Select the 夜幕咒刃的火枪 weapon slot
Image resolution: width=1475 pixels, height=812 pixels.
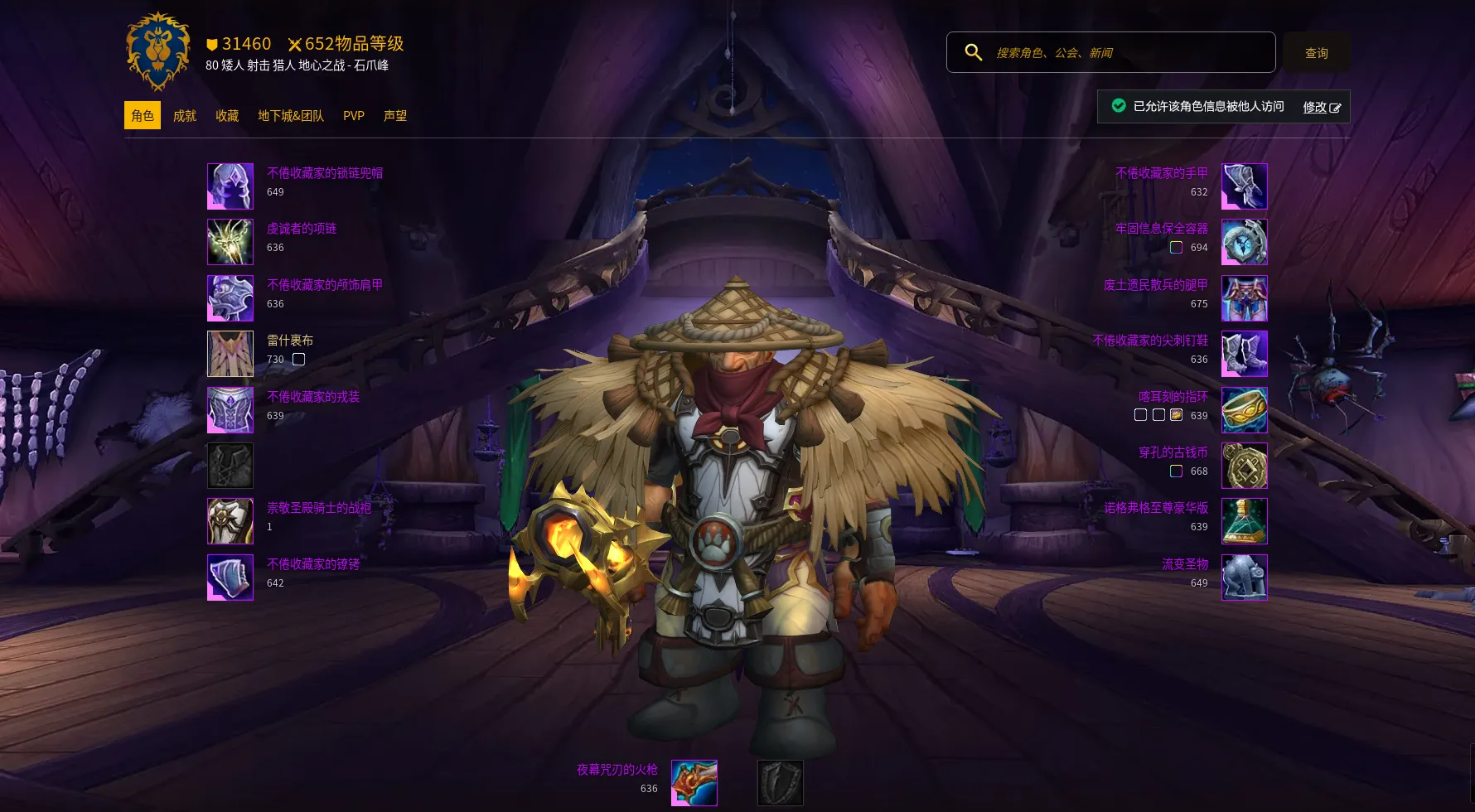pos(694,783)
